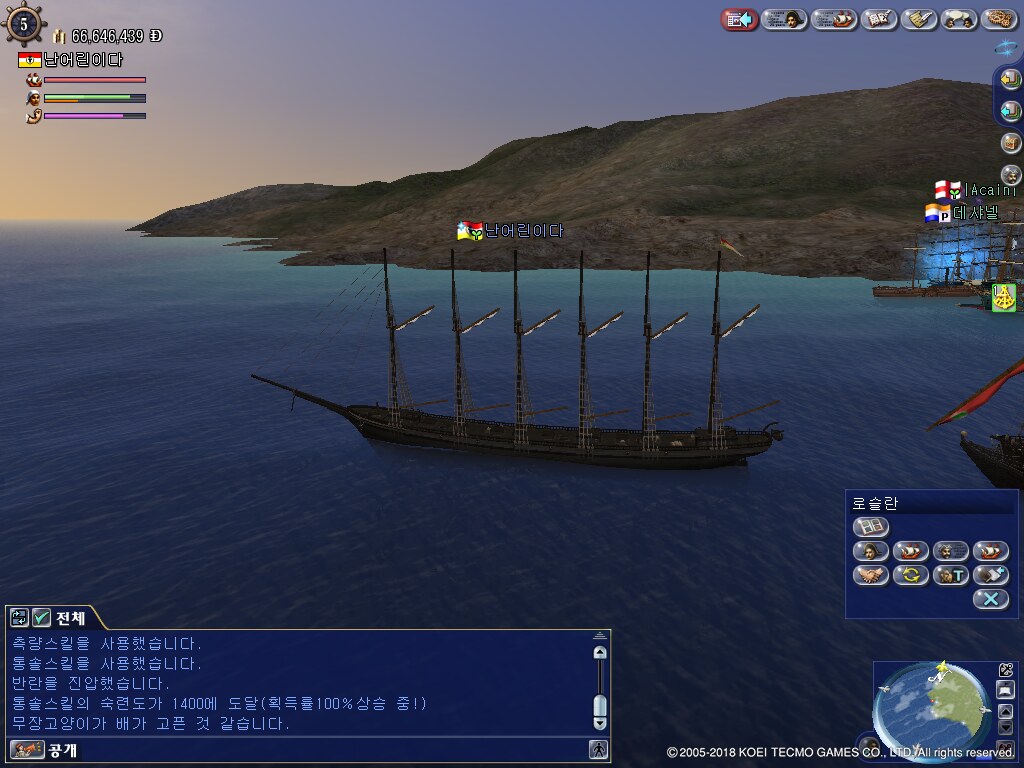This screenshot has width=1024, height=768.
Task: Click the chat scrollbar down arrow
Action: tap(600, 722)
